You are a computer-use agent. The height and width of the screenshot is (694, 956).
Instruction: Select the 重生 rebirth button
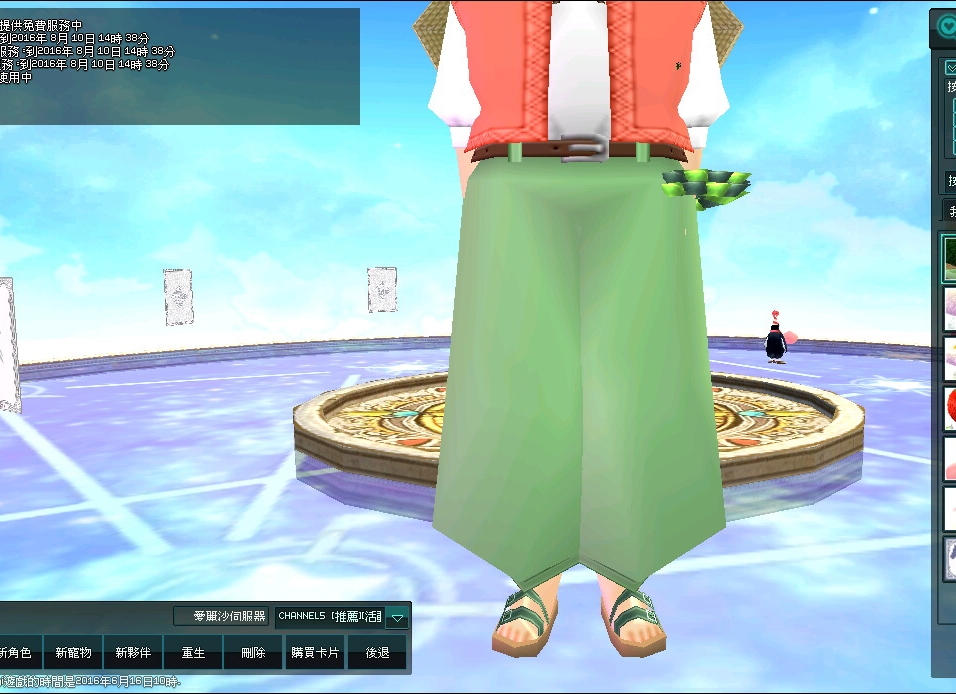(193, 653)
